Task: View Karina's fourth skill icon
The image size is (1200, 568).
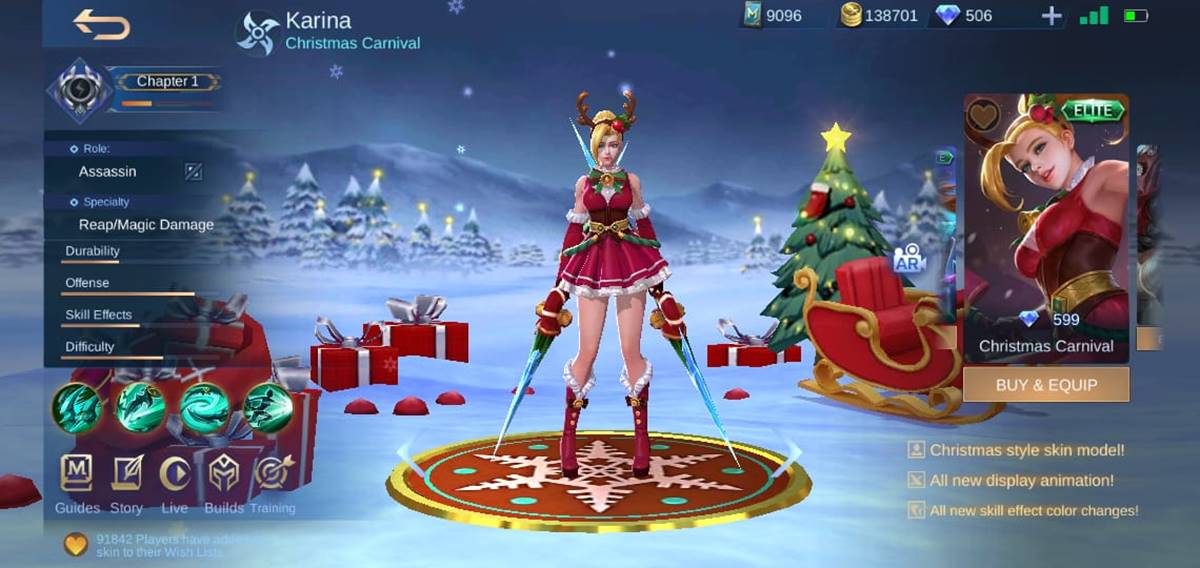Action: [x=268, y=408]
